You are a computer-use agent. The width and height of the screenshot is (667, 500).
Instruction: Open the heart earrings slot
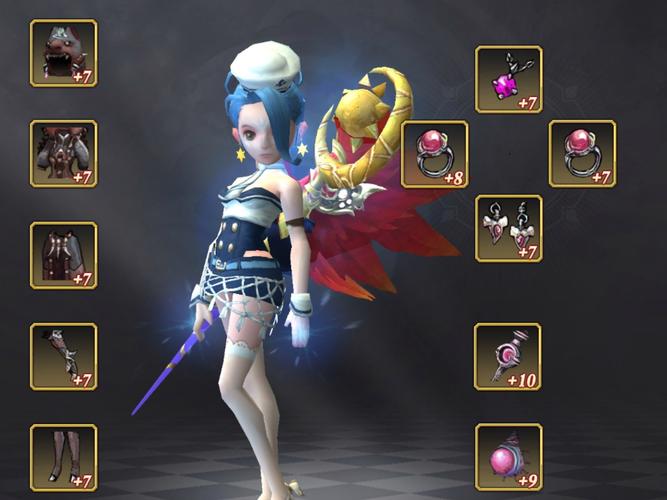508,228
